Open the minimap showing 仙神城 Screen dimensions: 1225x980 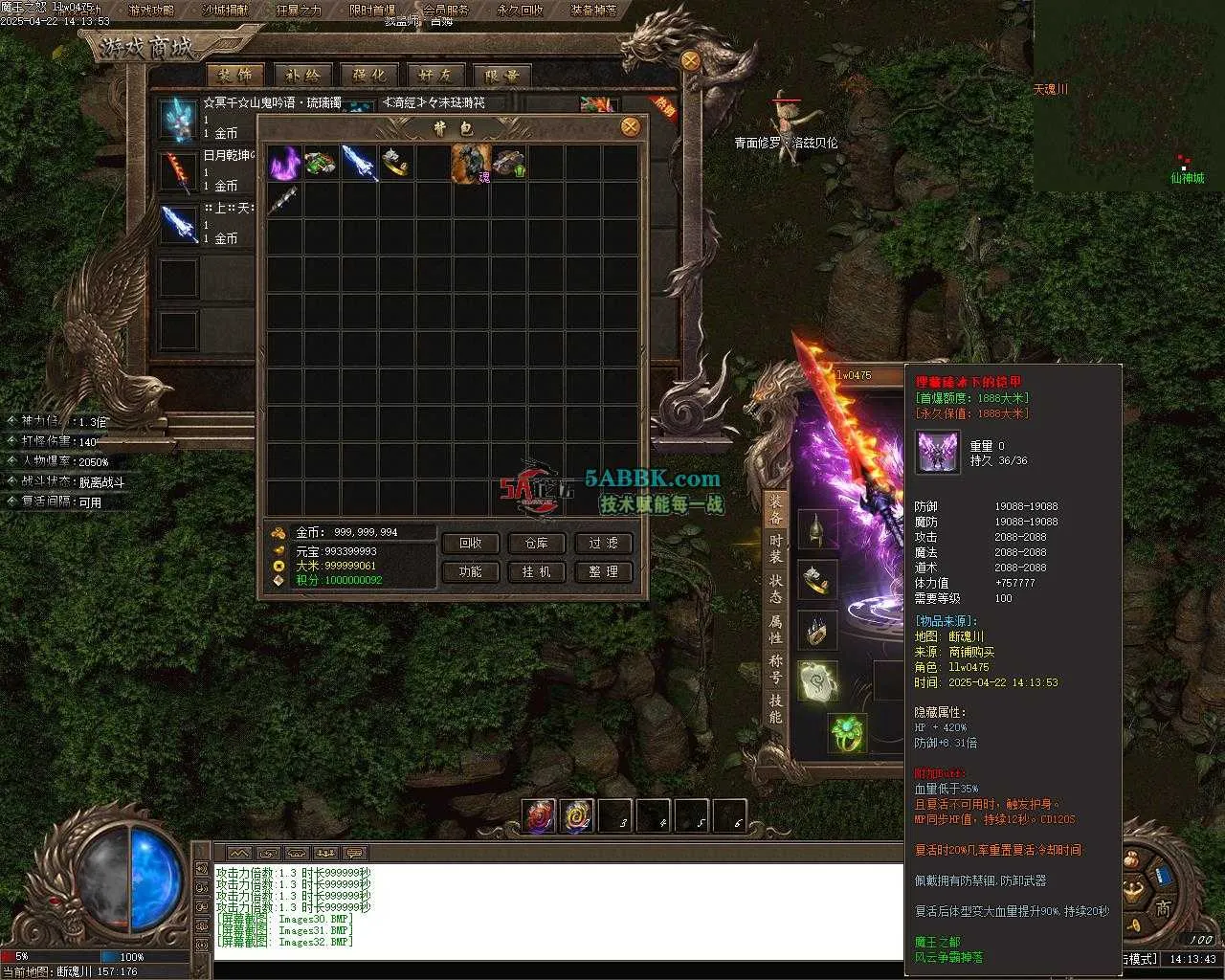1128,94
